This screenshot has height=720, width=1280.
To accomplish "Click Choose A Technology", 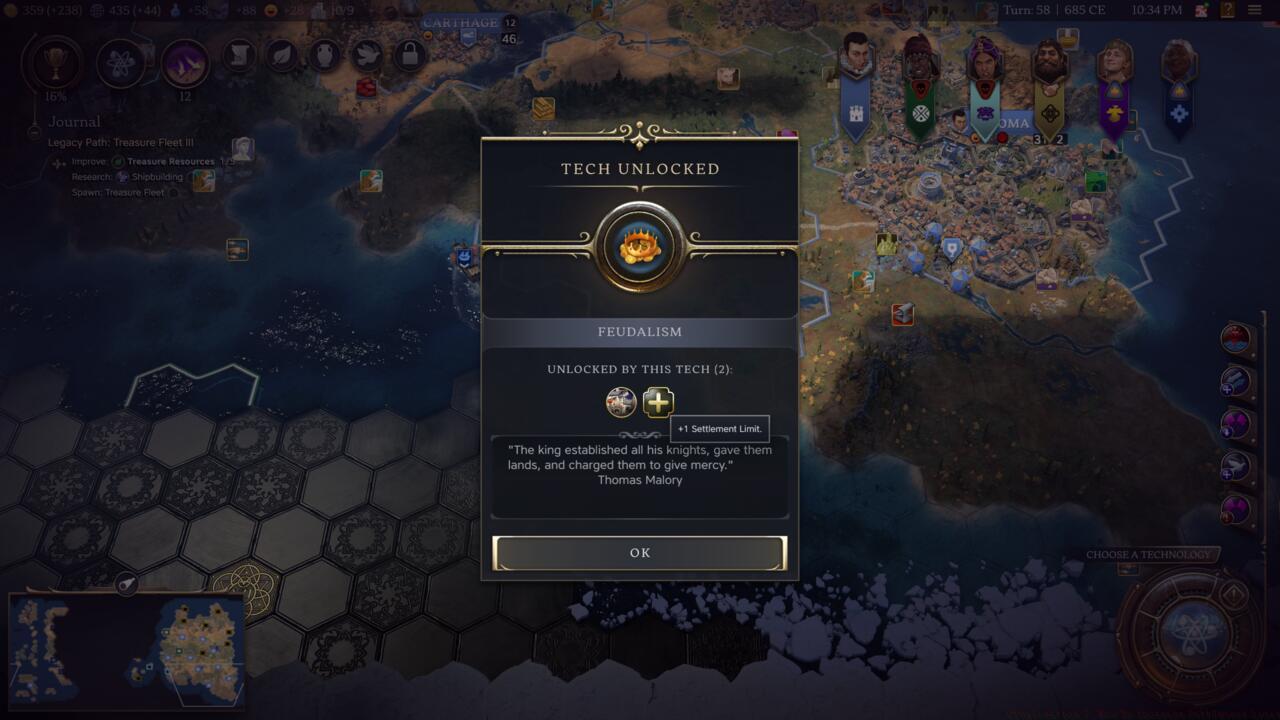I will point(1148,553).
